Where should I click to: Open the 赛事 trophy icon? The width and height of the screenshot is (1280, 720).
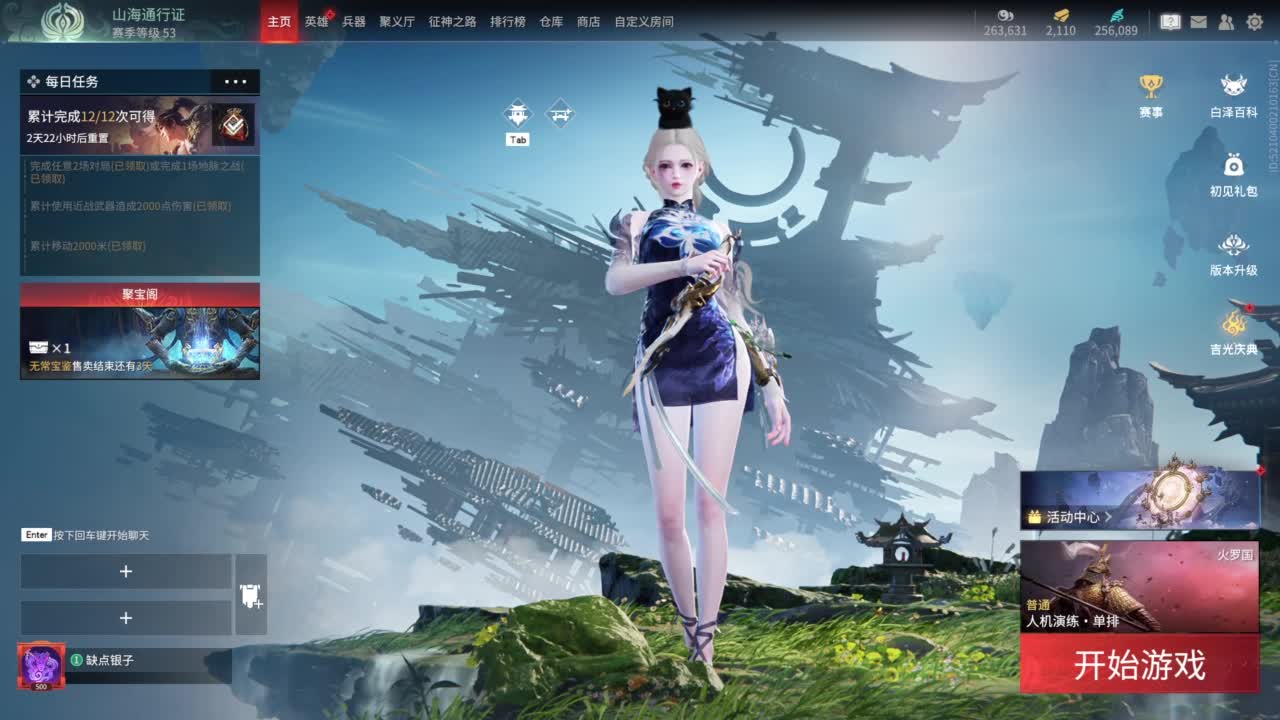pos(1151,96)
